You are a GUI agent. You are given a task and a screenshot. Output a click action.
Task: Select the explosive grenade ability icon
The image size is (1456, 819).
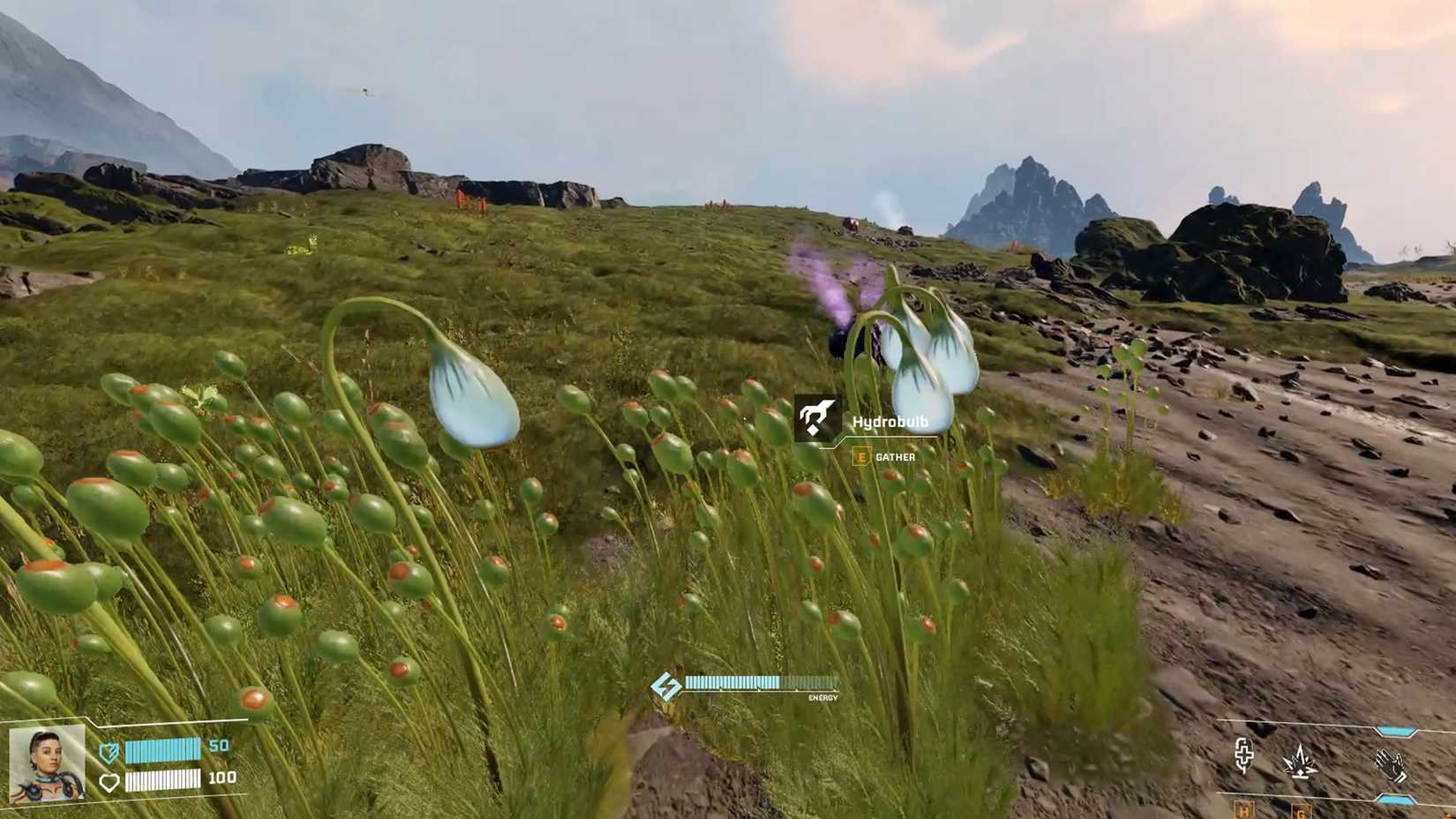(x=1301, y=762)
